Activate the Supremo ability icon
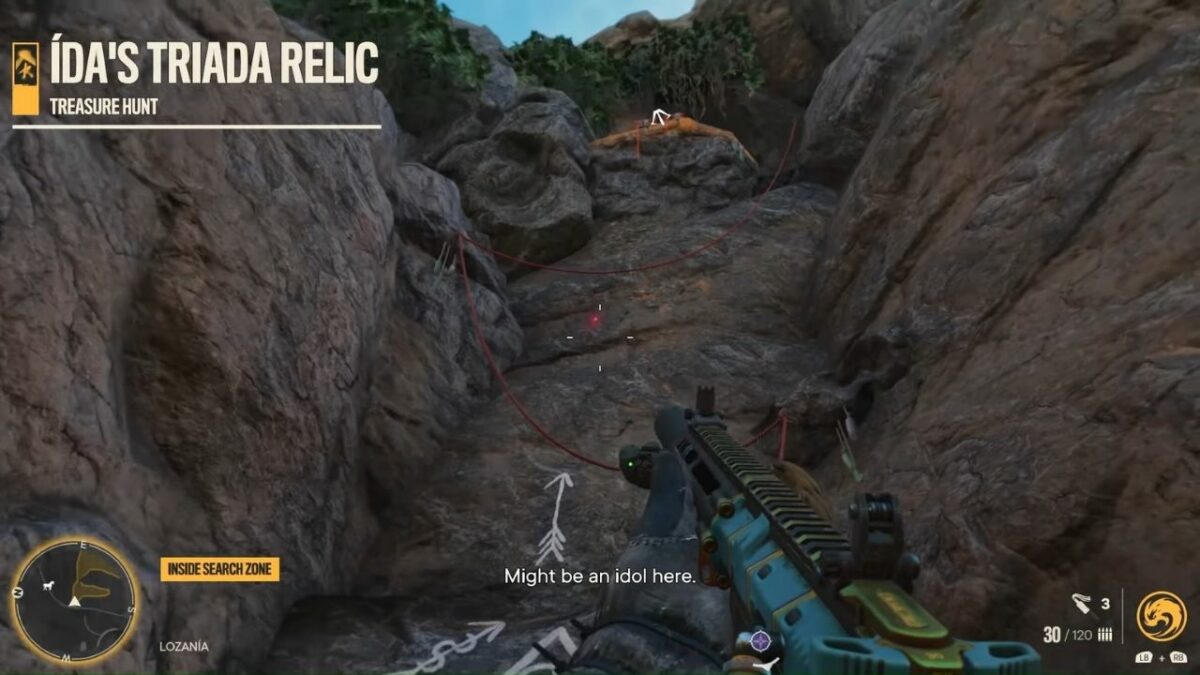Image resolution: width=1200 pixels, height=675 pixels. [1161, 616]
